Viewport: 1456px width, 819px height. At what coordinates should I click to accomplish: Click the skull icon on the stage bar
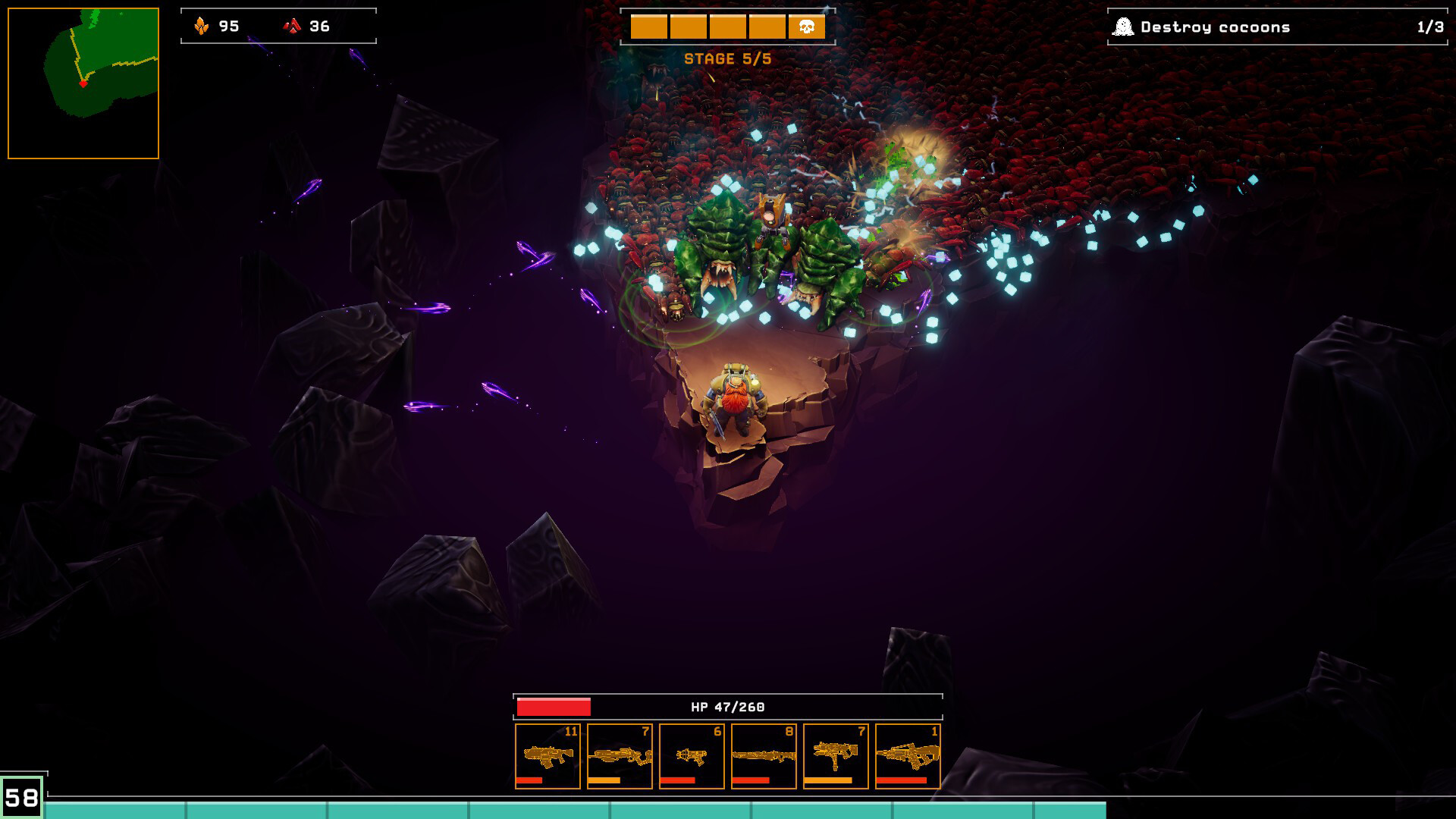[806, 27]
